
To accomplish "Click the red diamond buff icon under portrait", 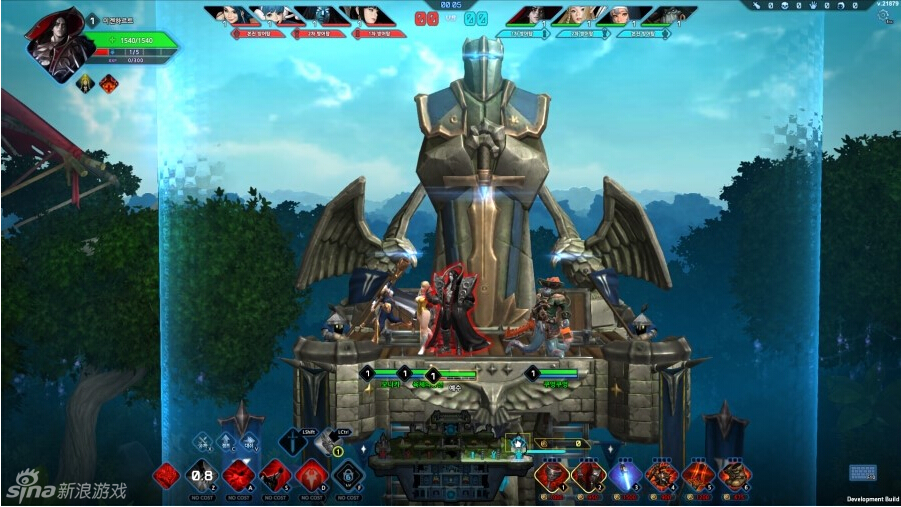I will [108, 83].
